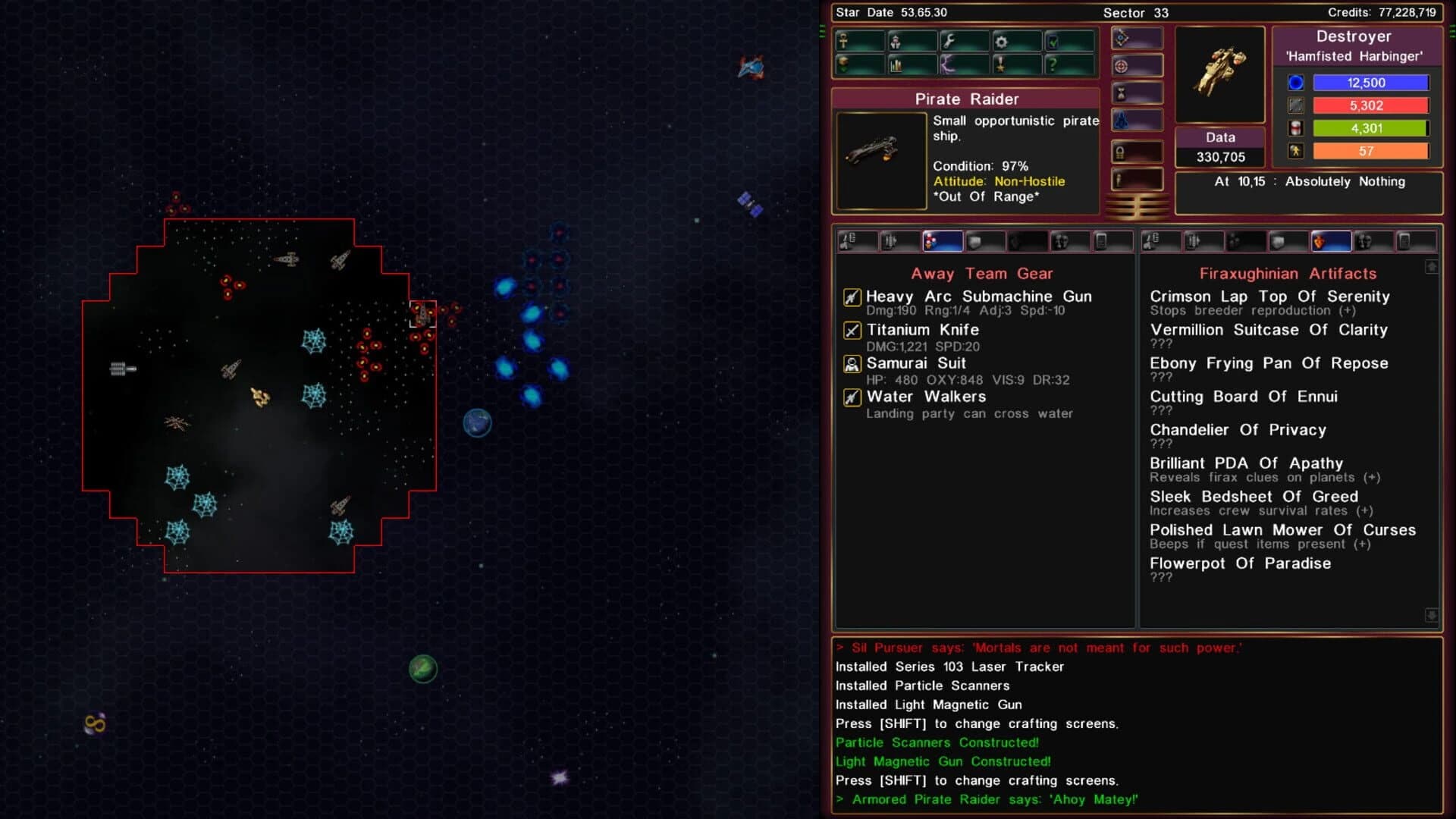Click the green hull points bar
Image resolution: width=1456 pixels, height=819 pixels.
(x=1370, y=128)
